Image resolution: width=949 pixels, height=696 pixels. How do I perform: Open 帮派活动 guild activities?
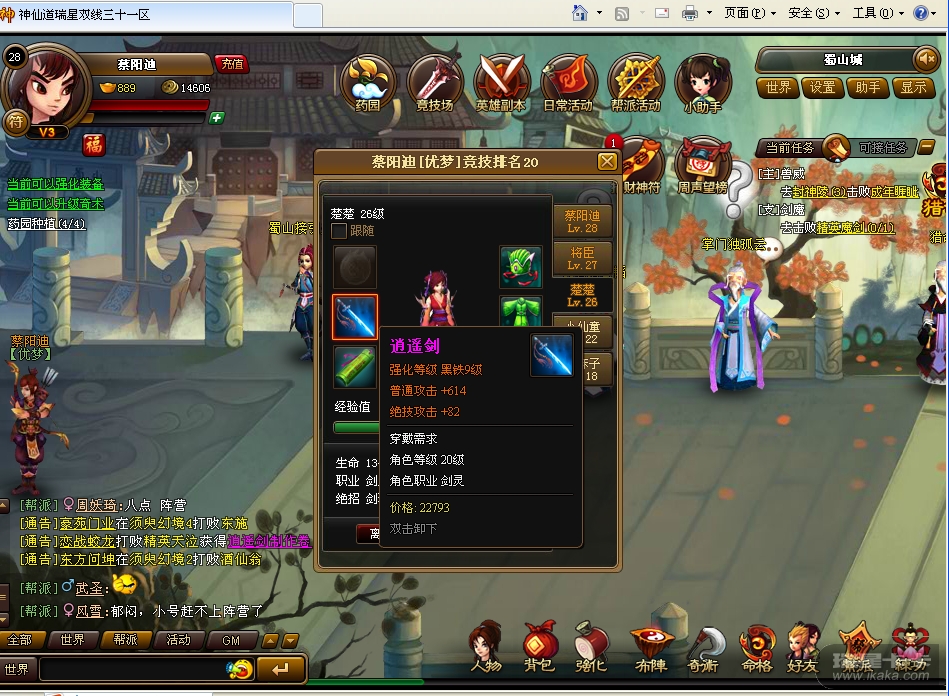coord(636,82)
